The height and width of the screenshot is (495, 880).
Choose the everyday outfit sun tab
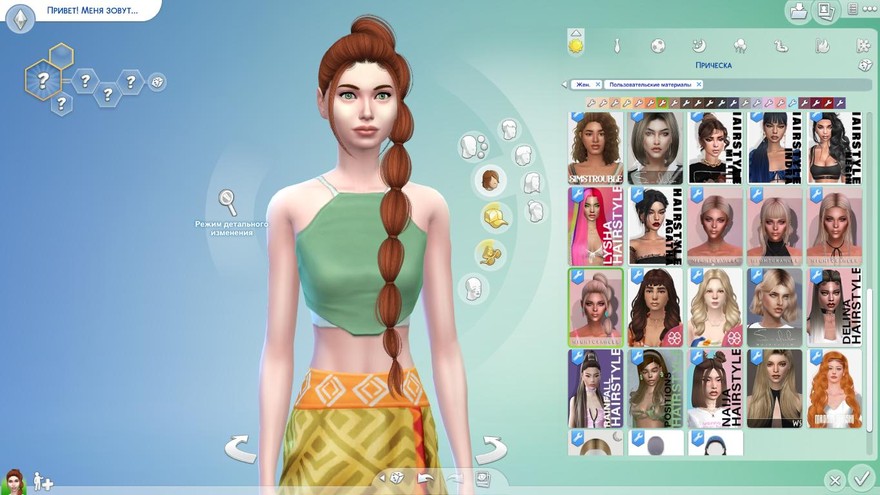point(576,45)
